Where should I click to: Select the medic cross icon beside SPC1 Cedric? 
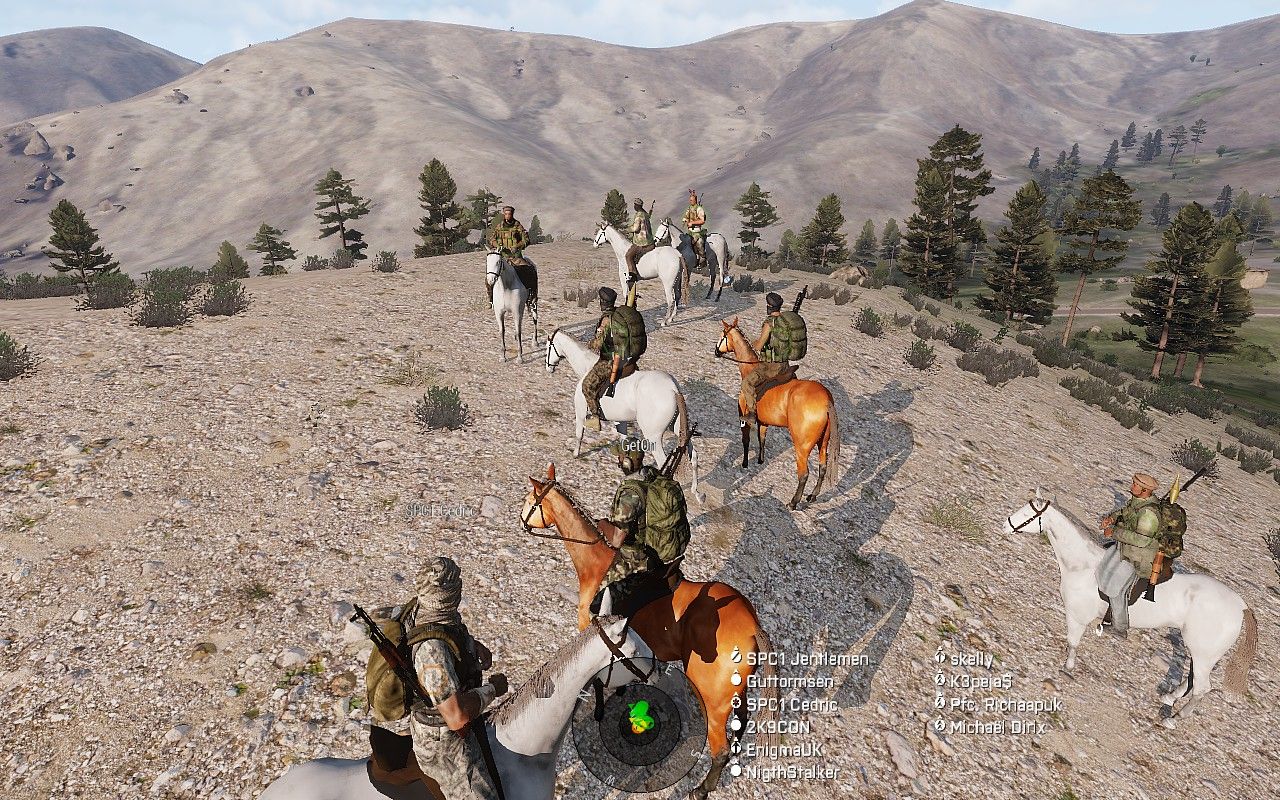[737, 703]
